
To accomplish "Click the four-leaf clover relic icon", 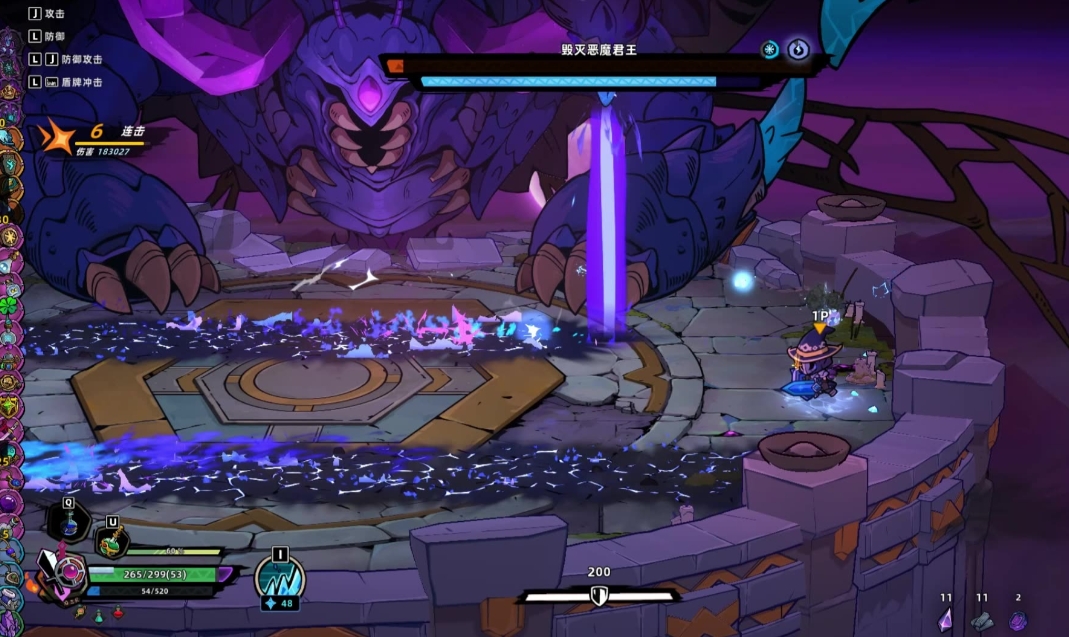I will pyautogui.click(x=9, y=304).
